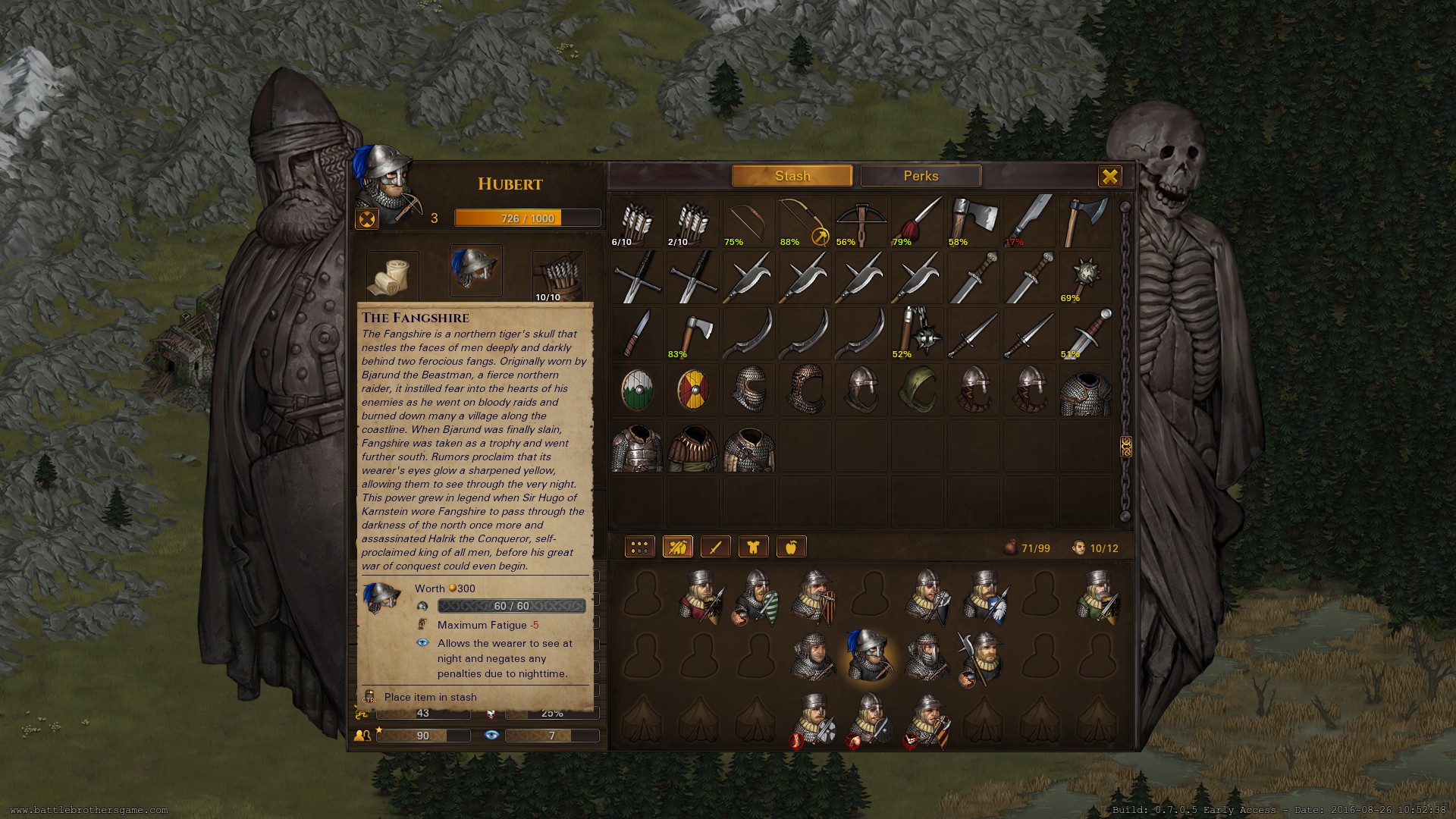Pick the spiked mace with 69% durability

[1085, 277]
